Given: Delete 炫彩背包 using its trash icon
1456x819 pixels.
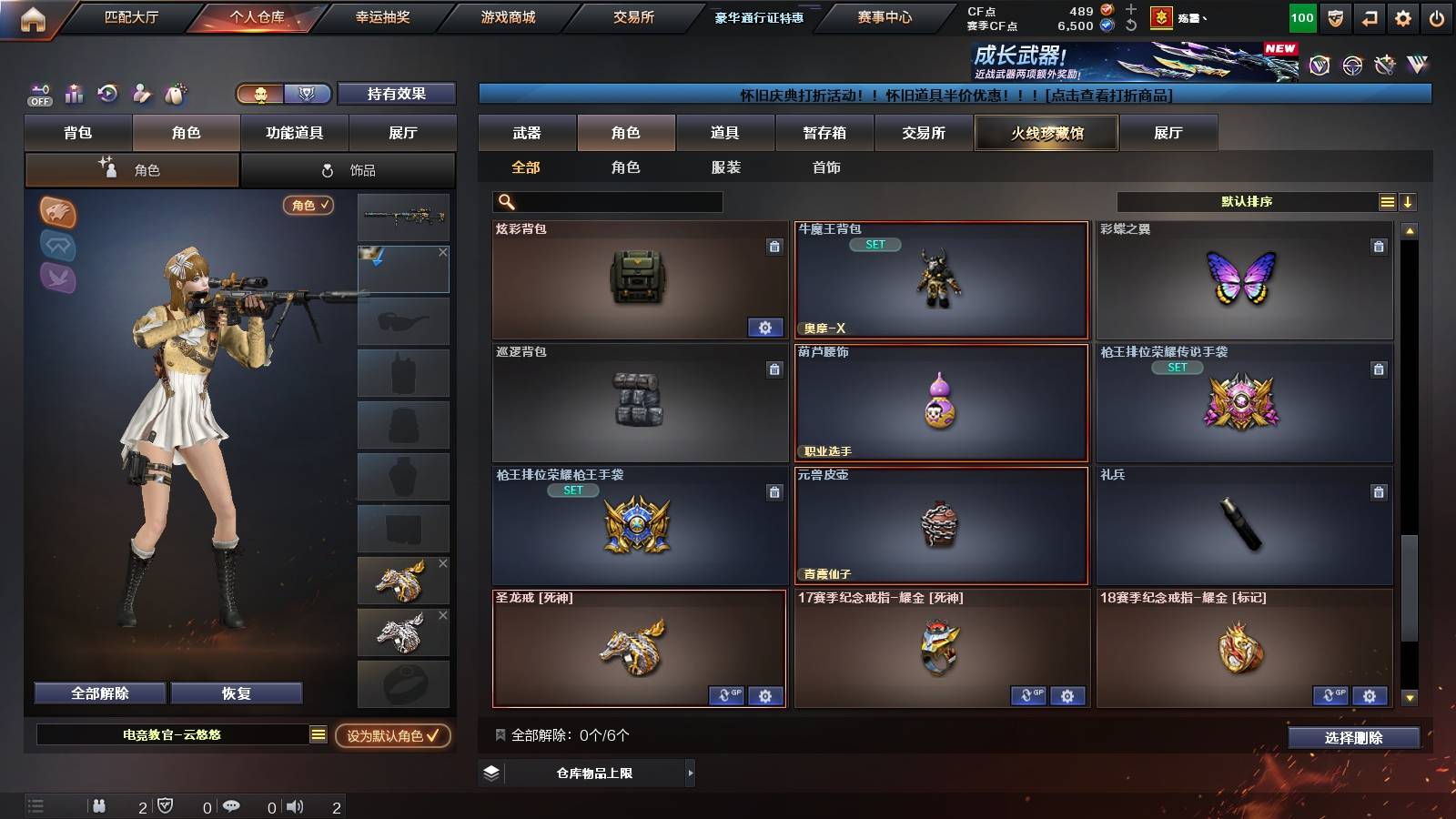Looking at the screenshot, I should [x=773, y=247].
